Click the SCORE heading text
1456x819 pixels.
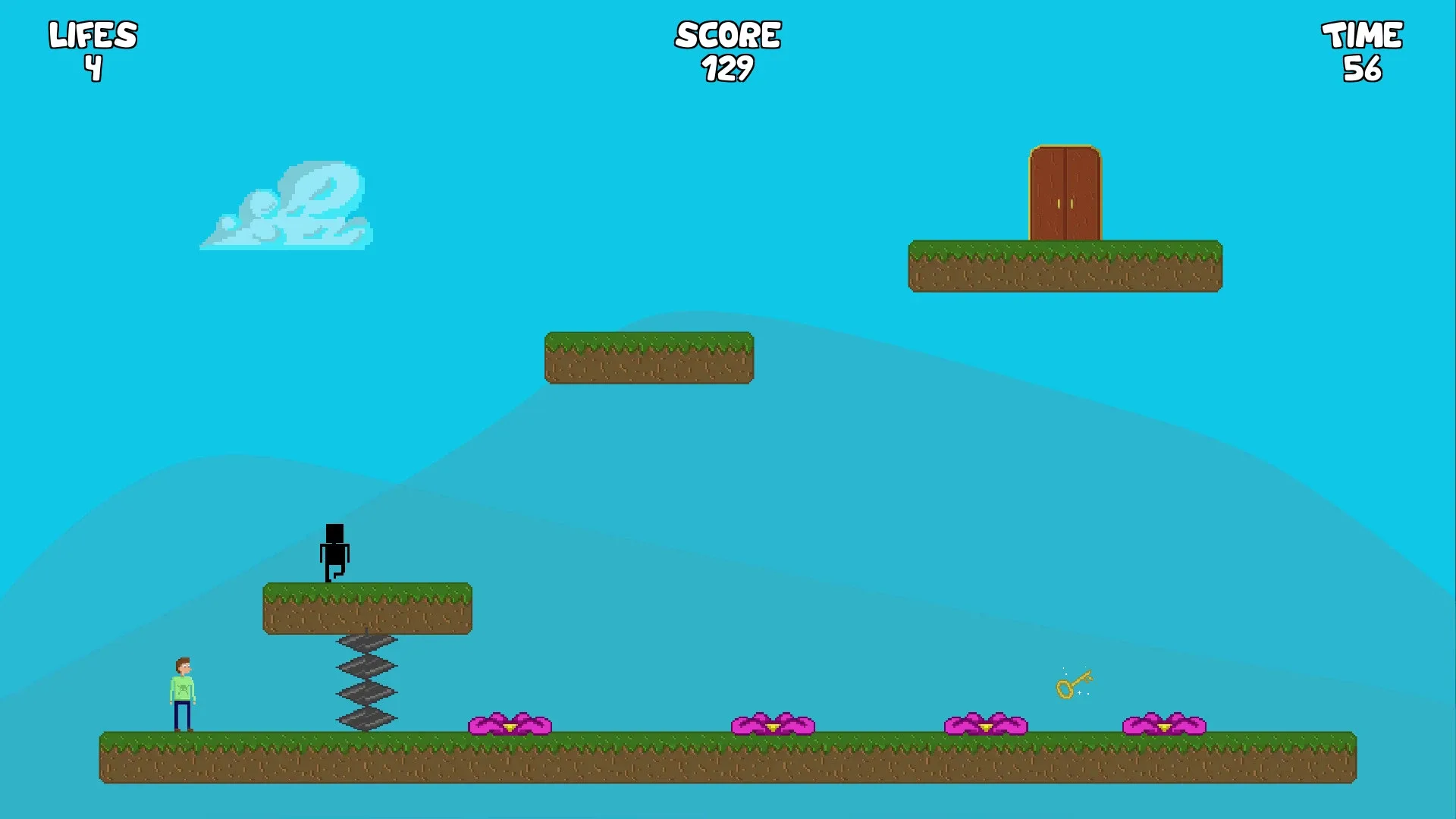(726, 33)
